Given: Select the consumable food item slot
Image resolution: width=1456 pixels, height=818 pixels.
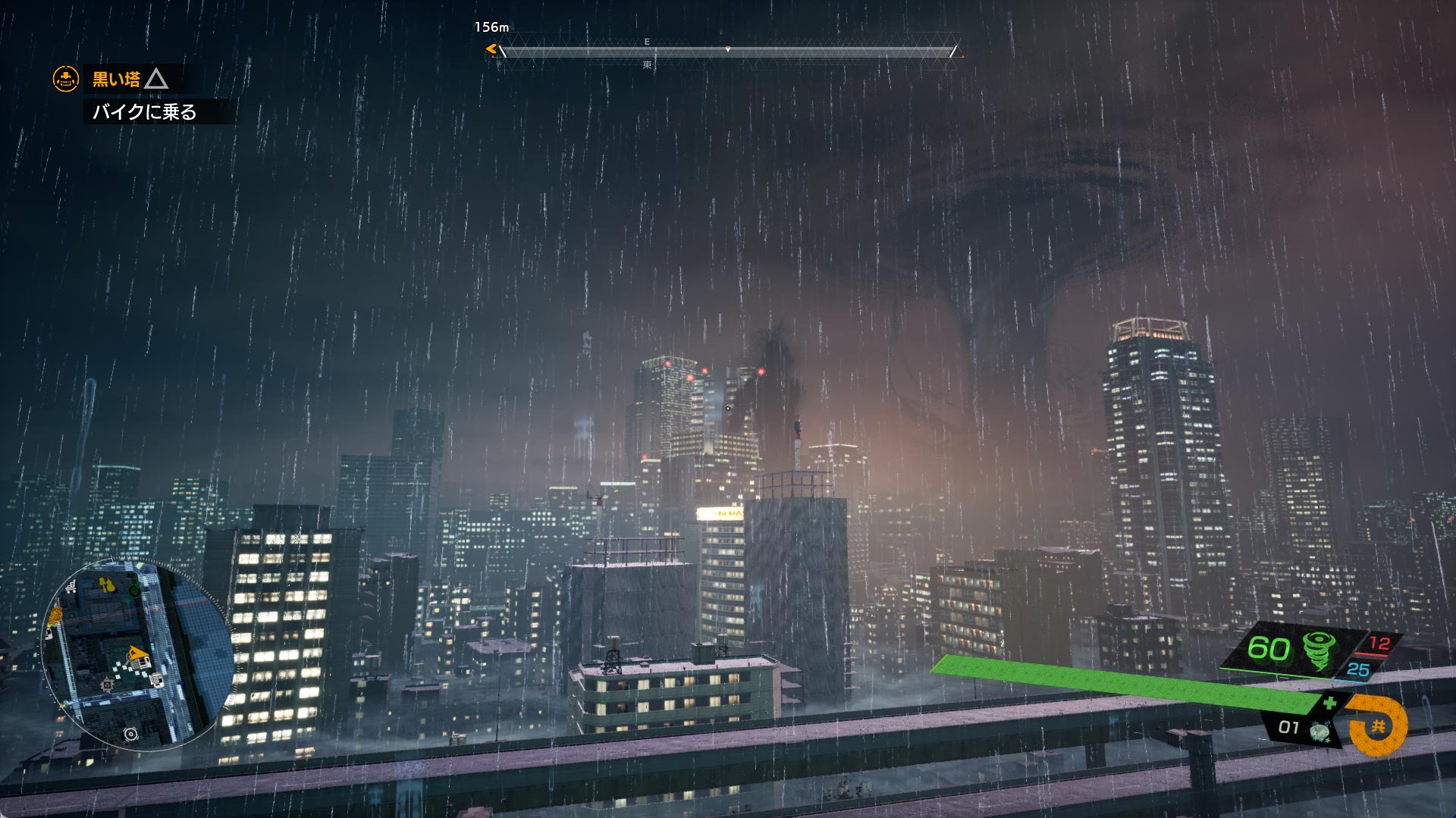Looking at the screenshot, I should [x=1321, y=731].
